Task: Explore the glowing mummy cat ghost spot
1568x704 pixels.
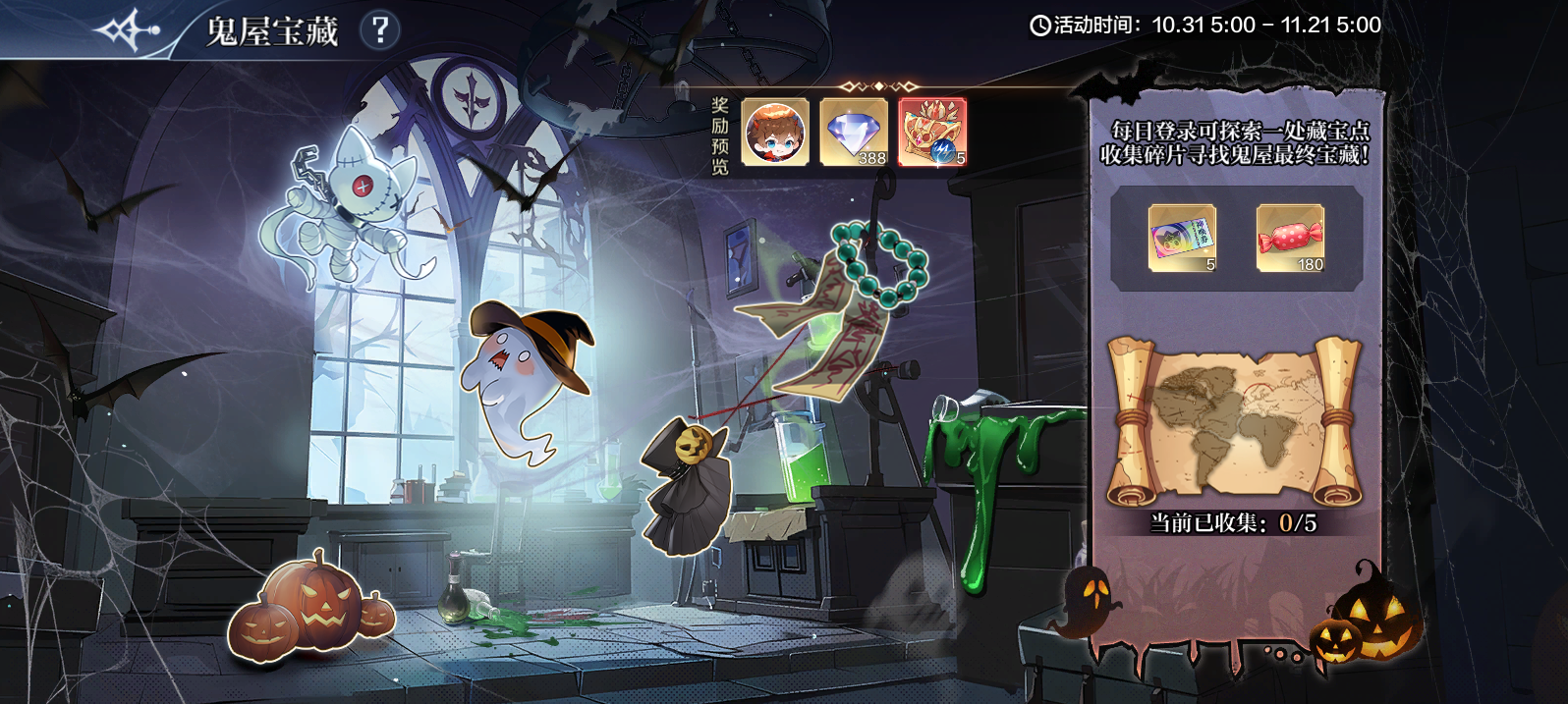Action: click(344, 211)
